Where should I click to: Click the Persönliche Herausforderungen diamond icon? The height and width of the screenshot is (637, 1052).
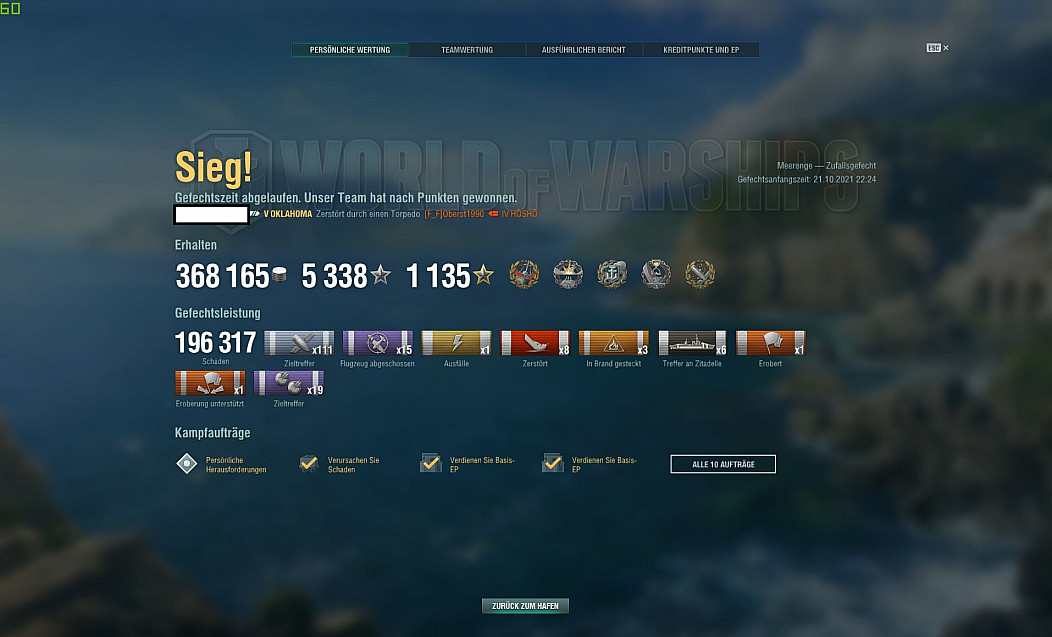pos(187,464)
